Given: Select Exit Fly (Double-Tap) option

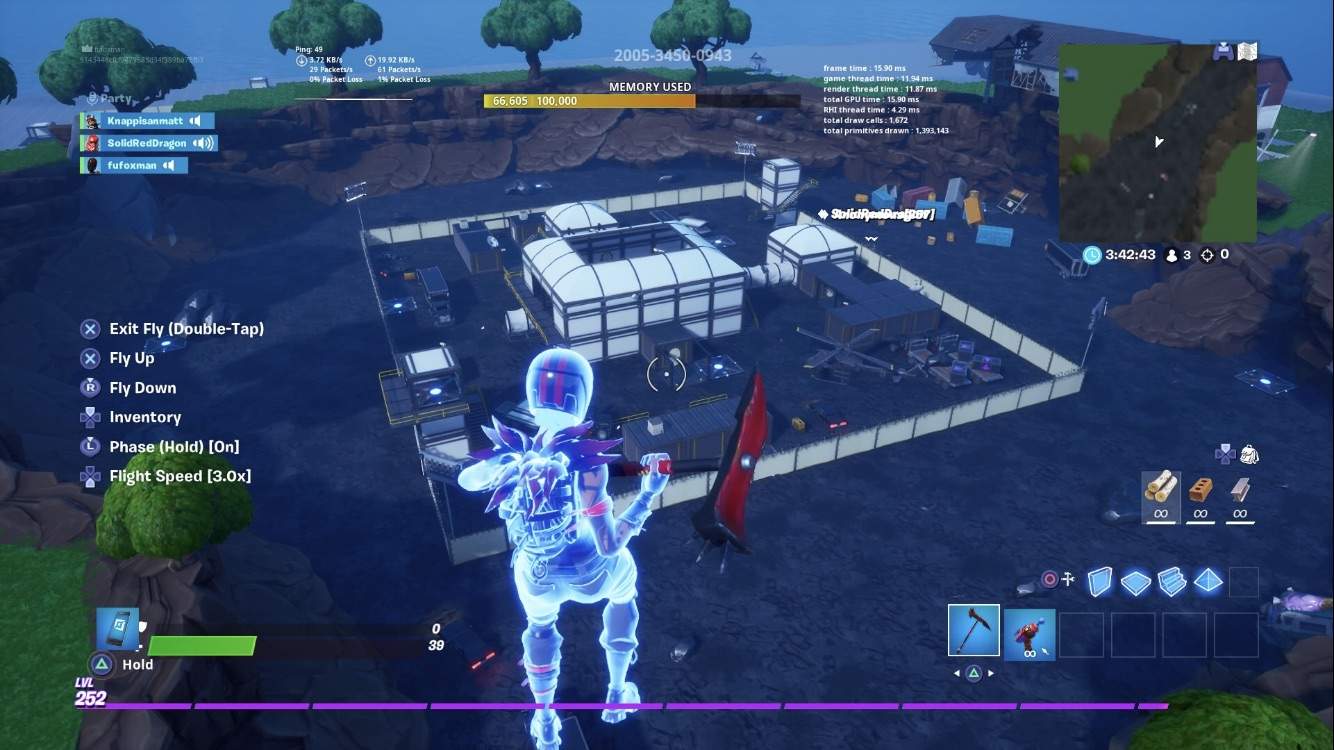Looking at the screenshot, I should point(186,328).
